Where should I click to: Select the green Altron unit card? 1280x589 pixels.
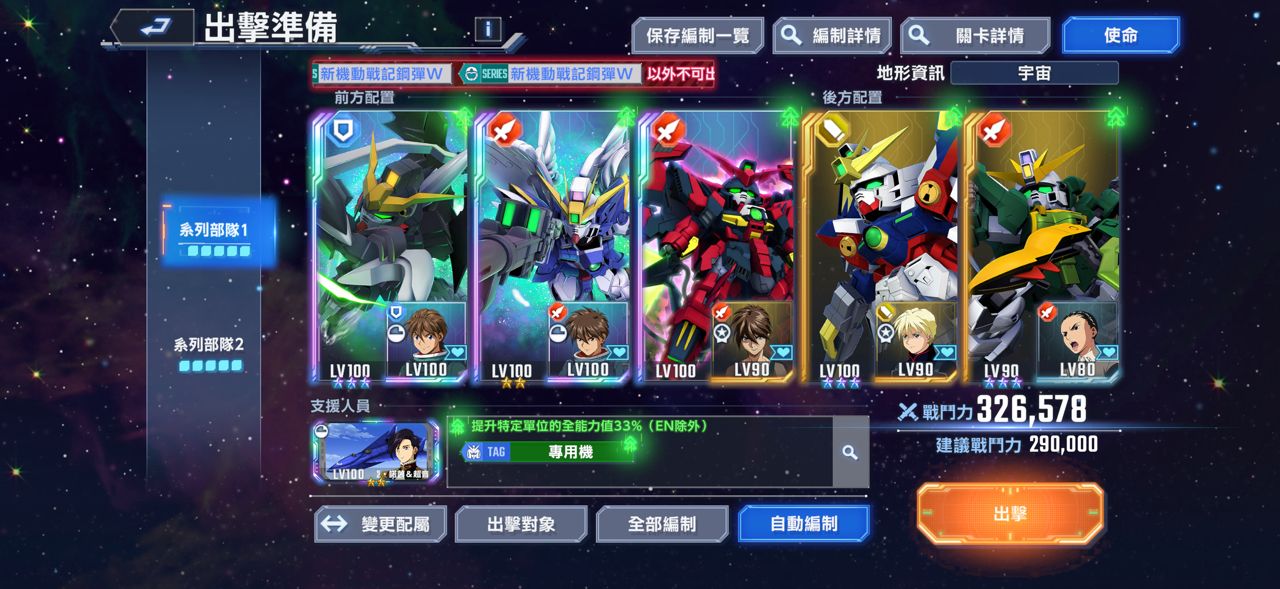pos(1042,220)
